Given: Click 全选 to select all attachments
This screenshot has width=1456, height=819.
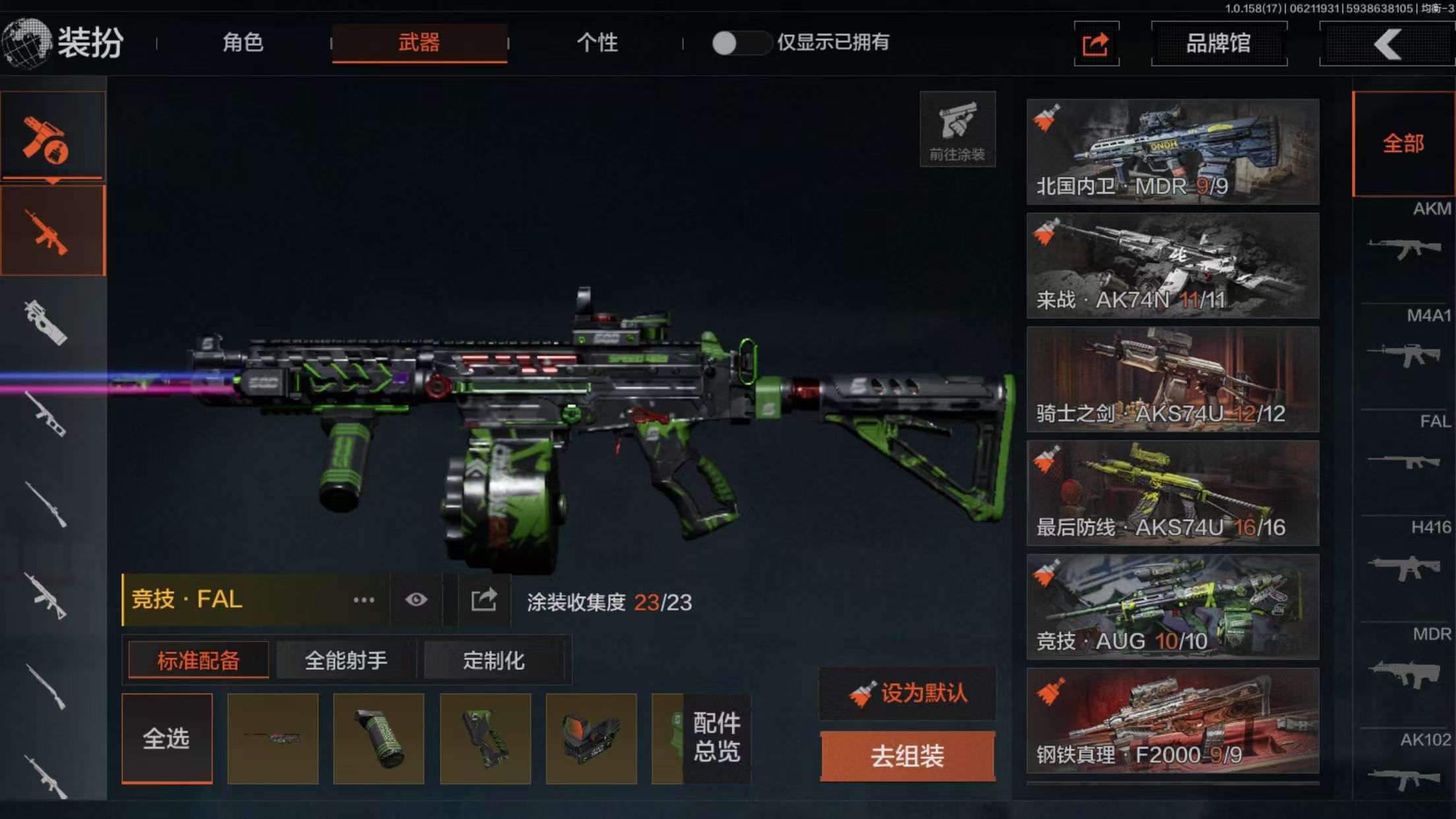Looking at the screenshot, I should [167, 739].
